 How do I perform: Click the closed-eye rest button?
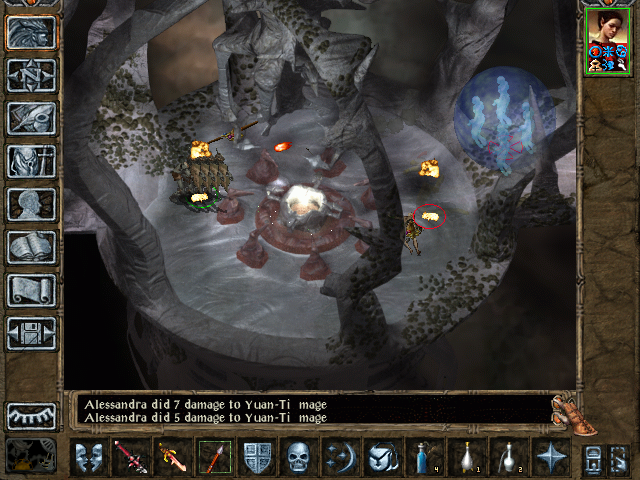pos(31,415)
